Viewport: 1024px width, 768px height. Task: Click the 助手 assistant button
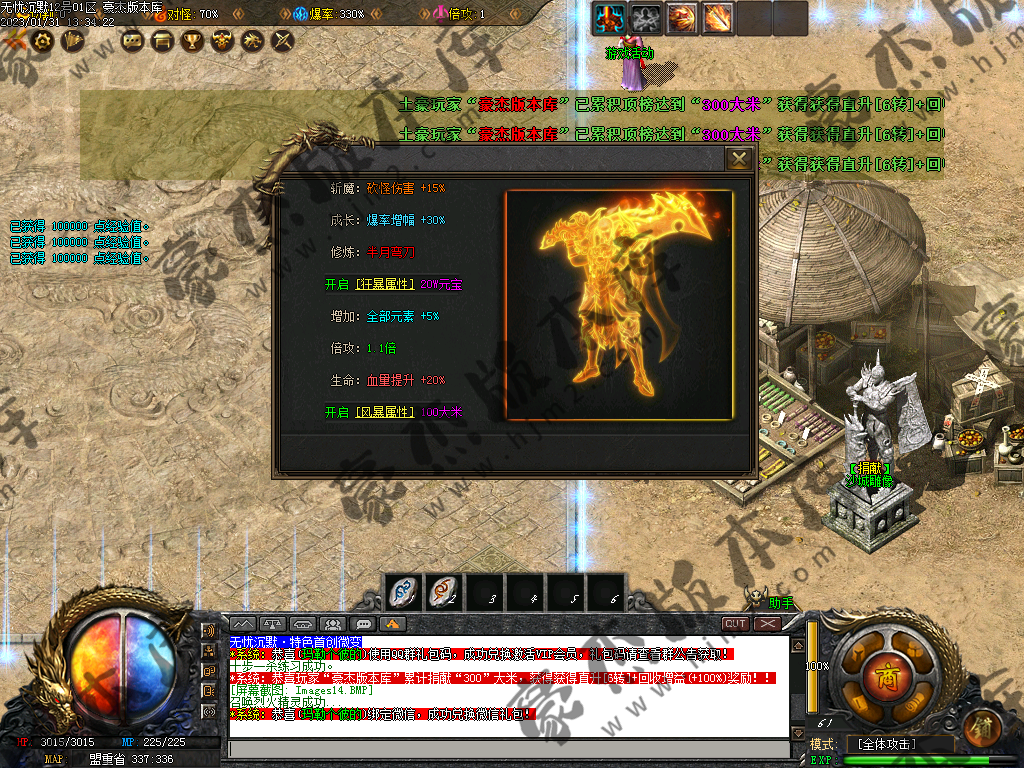(780, 603)
